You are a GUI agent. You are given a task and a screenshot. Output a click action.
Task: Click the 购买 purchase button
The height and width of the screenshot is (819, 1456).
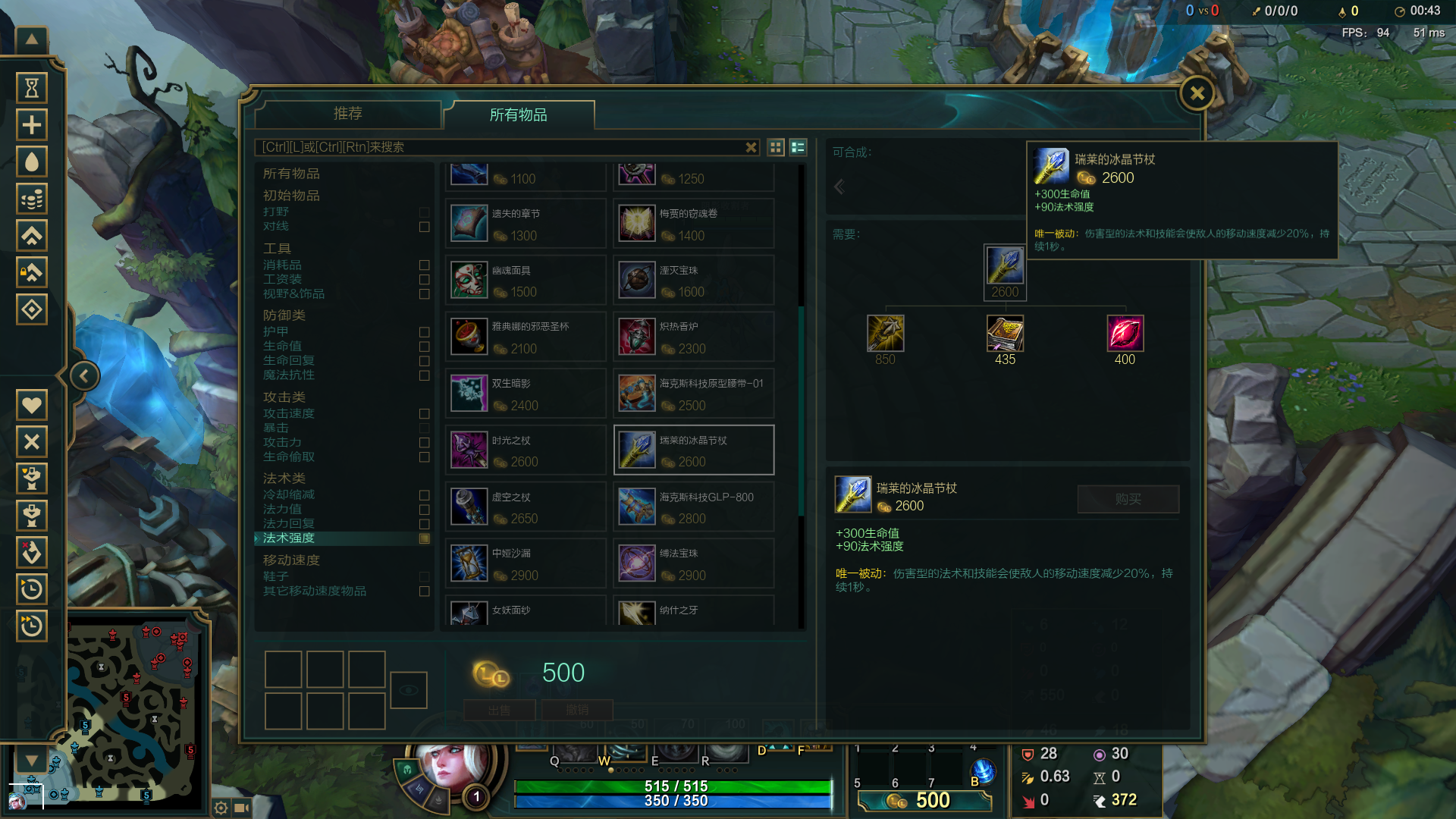pyautogui.click(x=1128, y=499)
